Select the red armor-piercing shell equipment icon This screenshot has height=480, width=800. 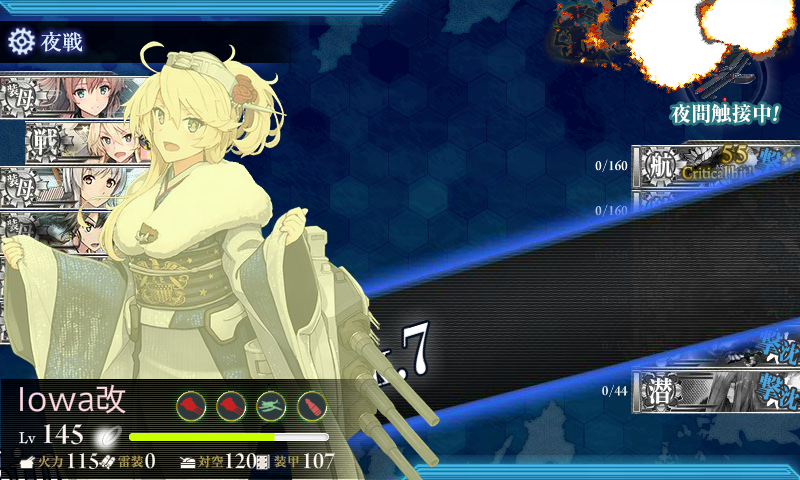pos(312,405)
